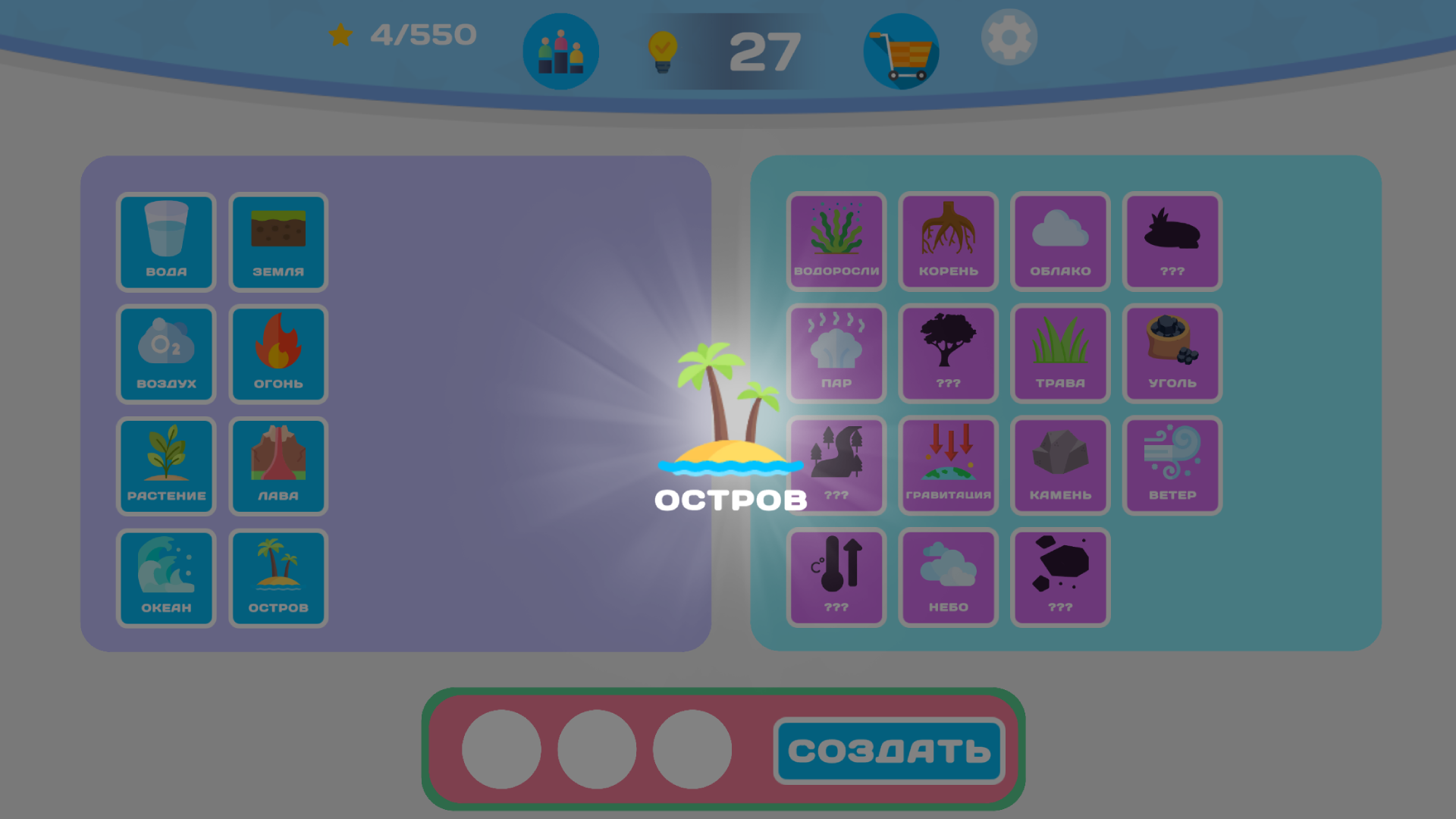Select the Растение element card
The width and height of the screenshot is (1456, 819).
[166, 466]
